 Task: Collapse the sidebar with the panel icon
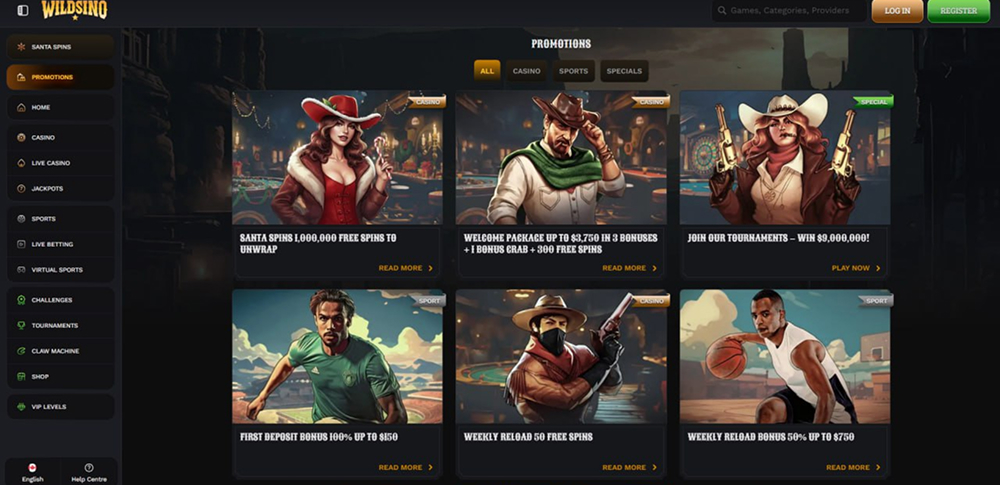[x=23, y=11]
